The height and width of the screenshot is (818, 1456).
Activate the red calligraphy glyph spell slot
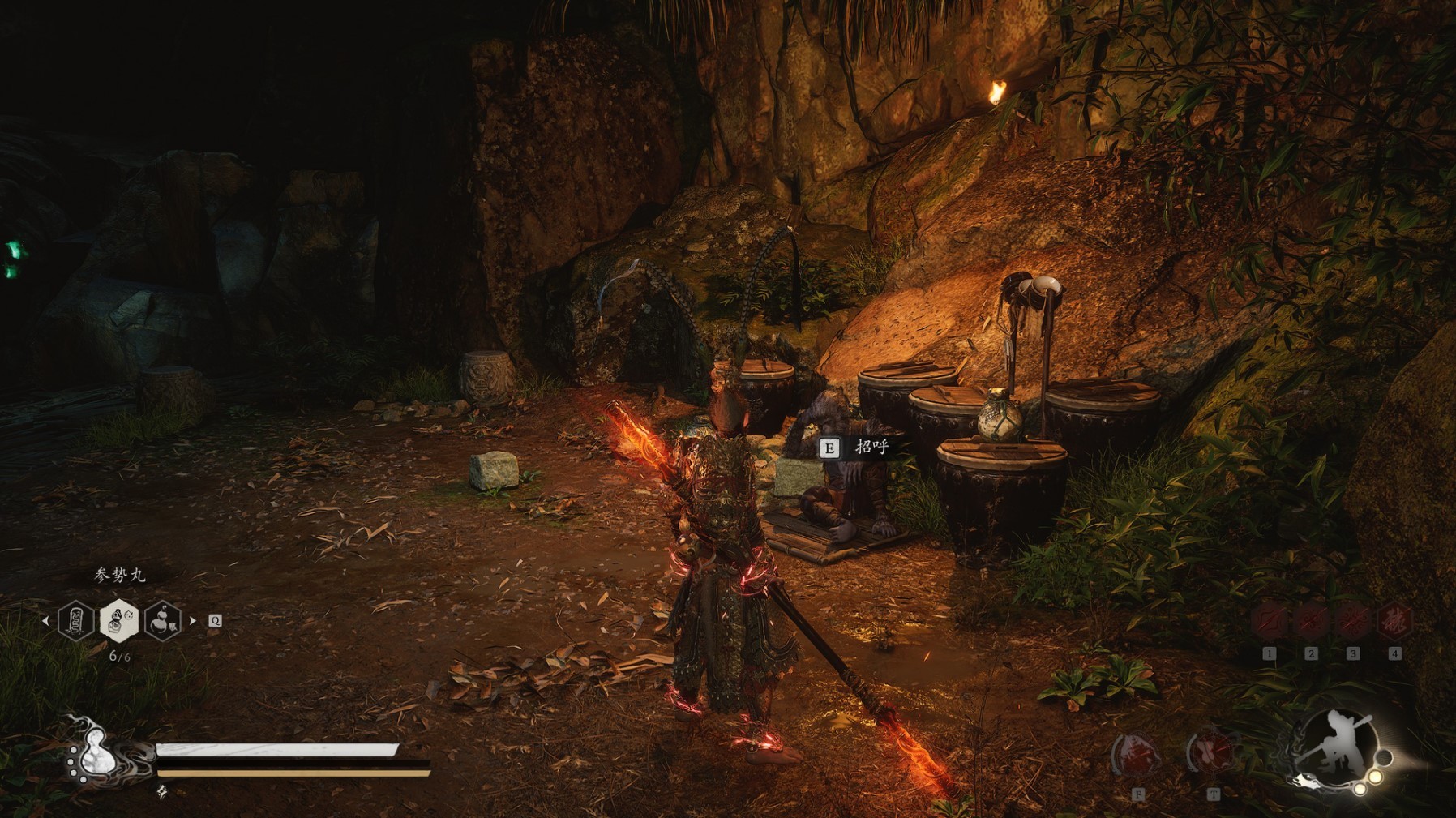click(1394, 623)
